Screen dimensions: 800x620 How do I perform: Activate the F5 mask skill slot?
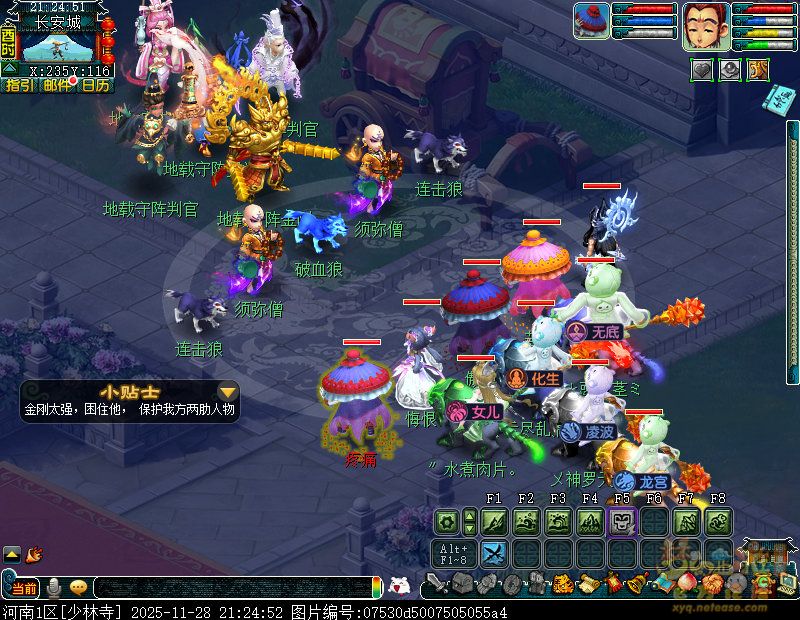click(622, 521)
